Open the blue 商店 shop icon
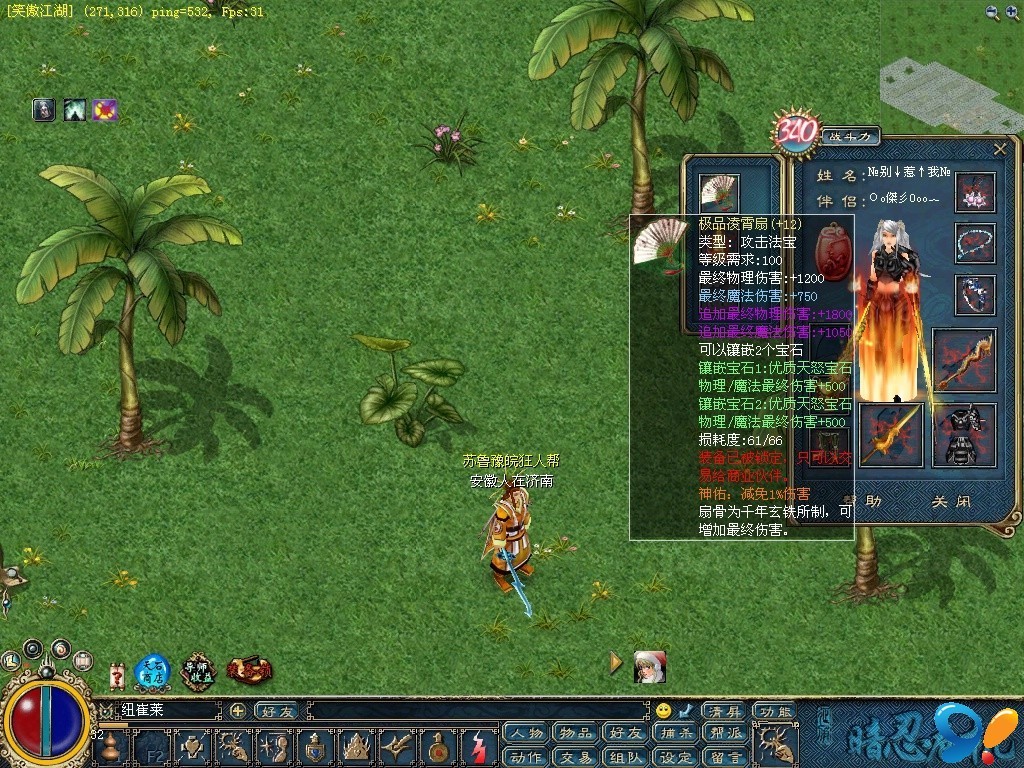This screenshot has height=768, width=1024. tap(151, 672)
